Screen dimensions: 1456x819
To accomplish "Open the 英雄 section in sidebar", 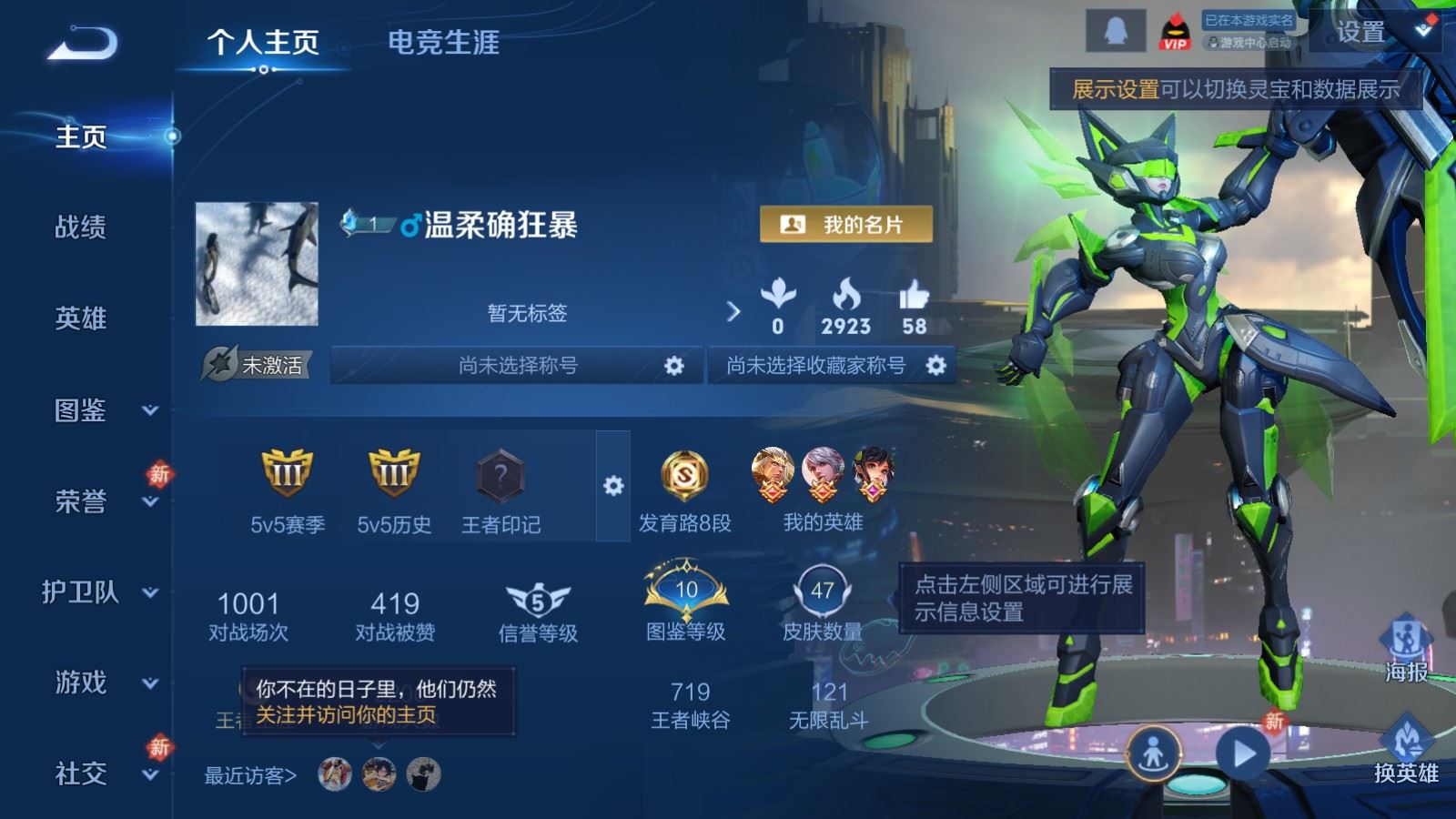I will [x=80, y=318].
